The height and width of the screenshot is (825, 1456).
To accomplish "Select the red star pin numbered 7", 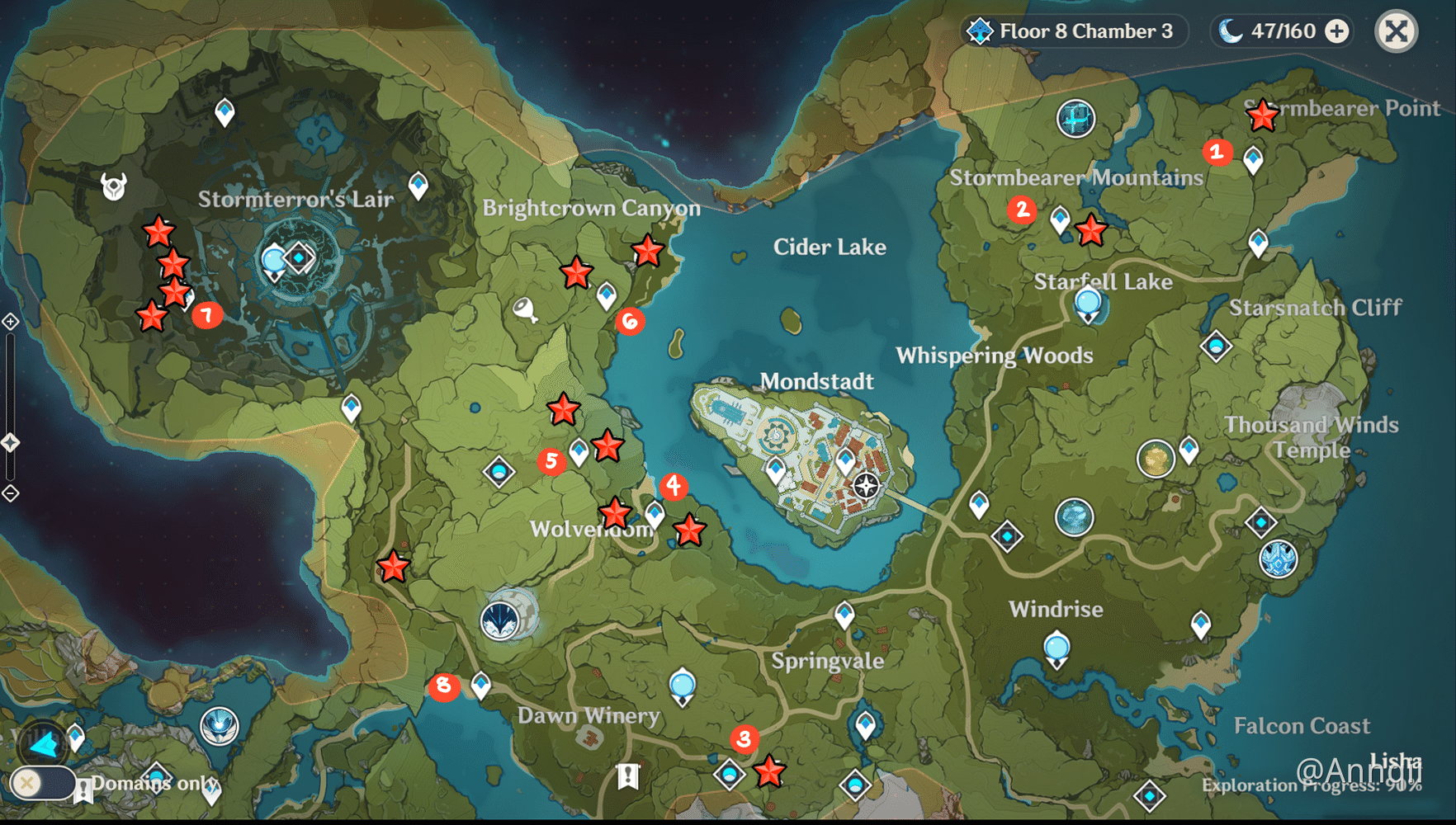I will coord(206,314).
